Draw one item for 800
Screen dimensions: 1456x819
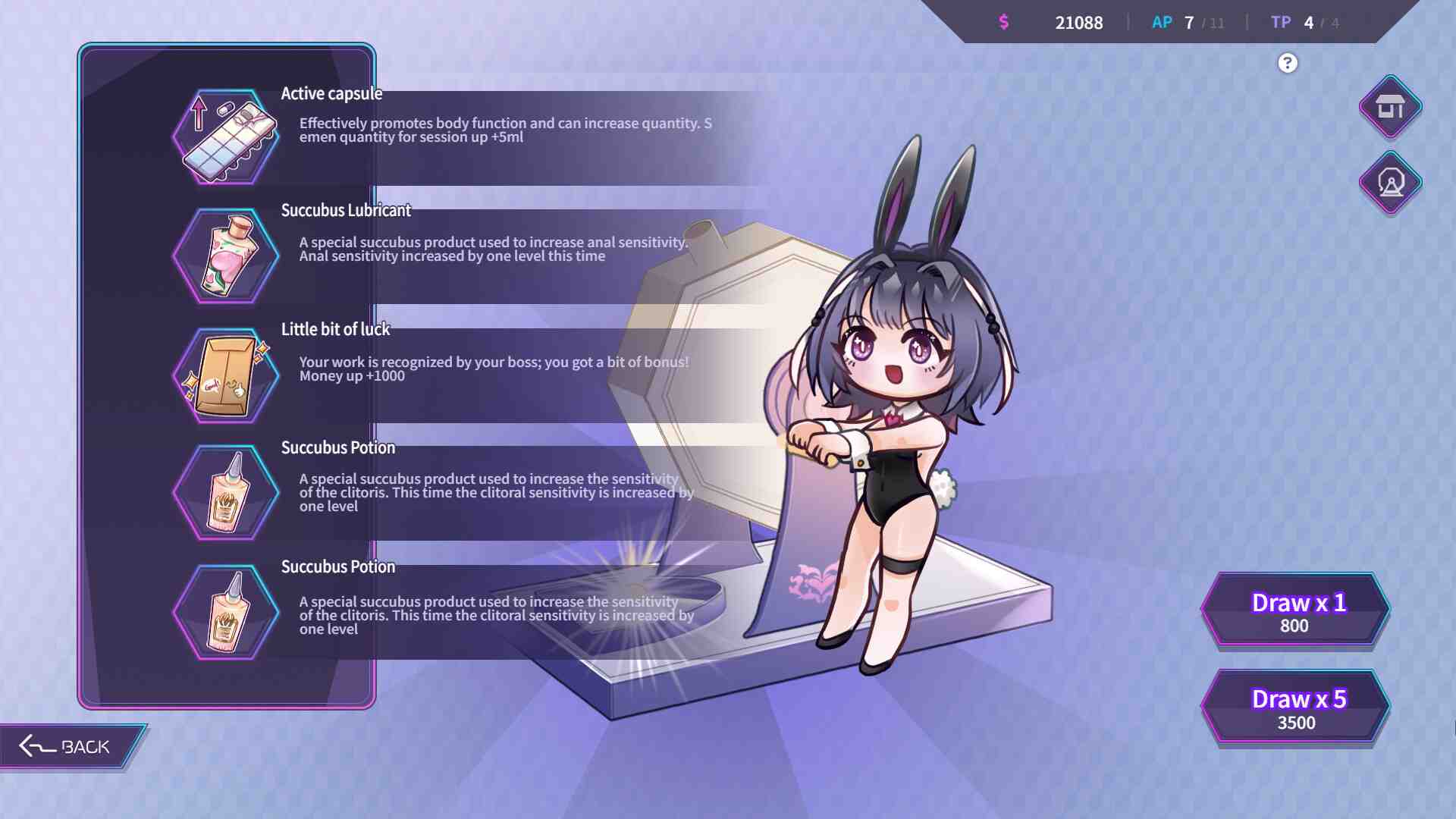1295,611
